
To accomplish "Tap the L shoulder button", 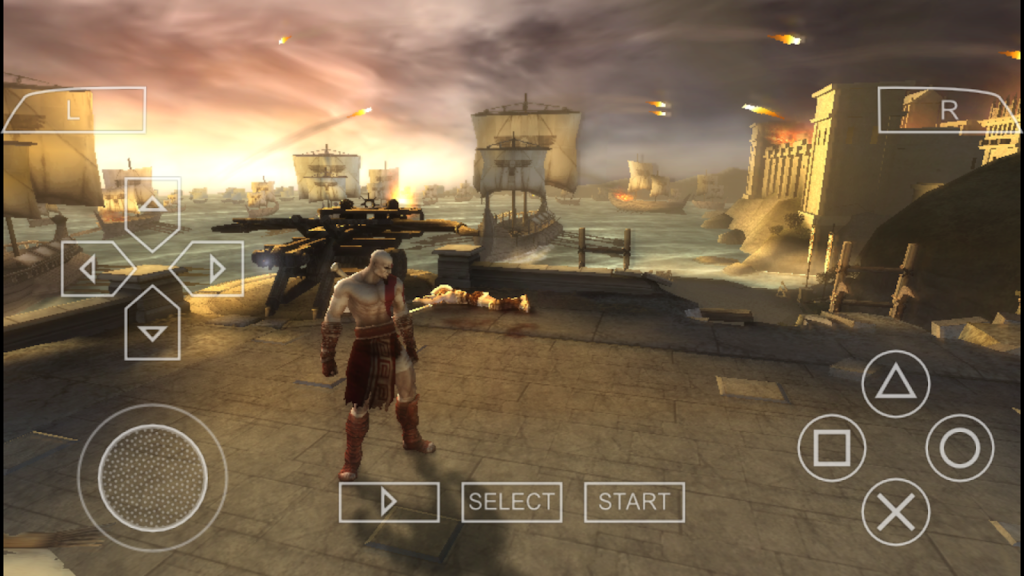I will point(74,110).
